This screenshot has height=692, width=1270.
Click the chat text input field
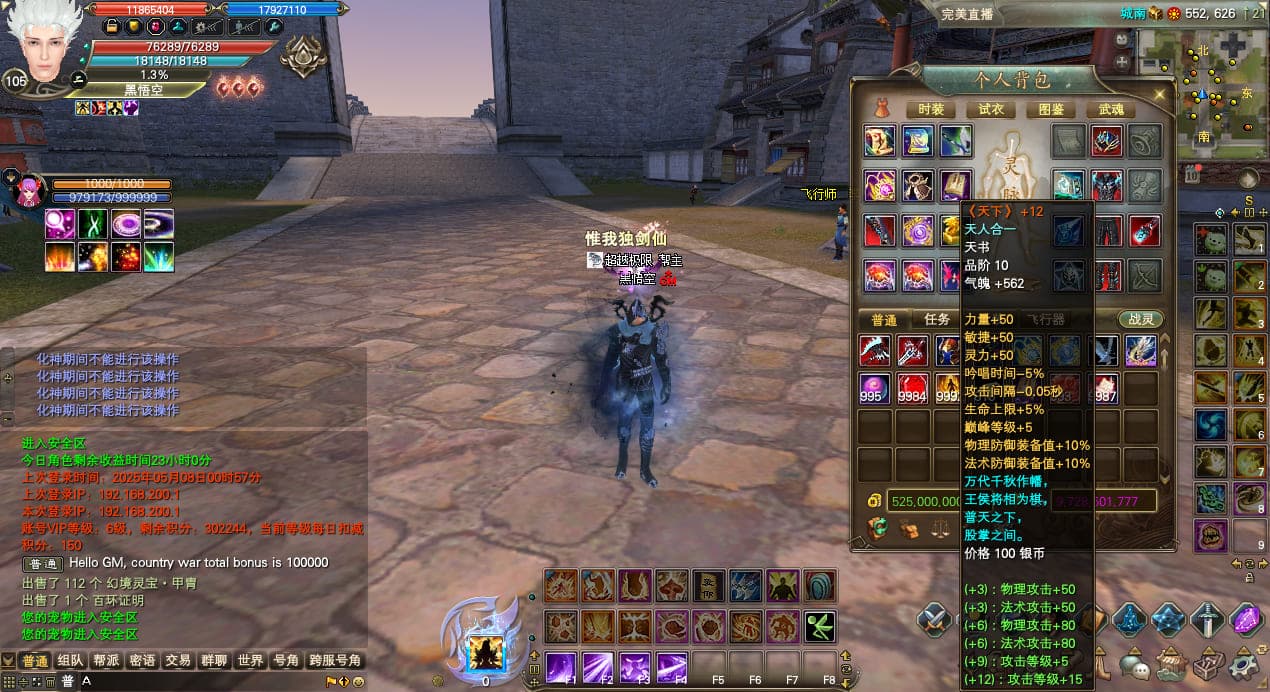point(200,681)
